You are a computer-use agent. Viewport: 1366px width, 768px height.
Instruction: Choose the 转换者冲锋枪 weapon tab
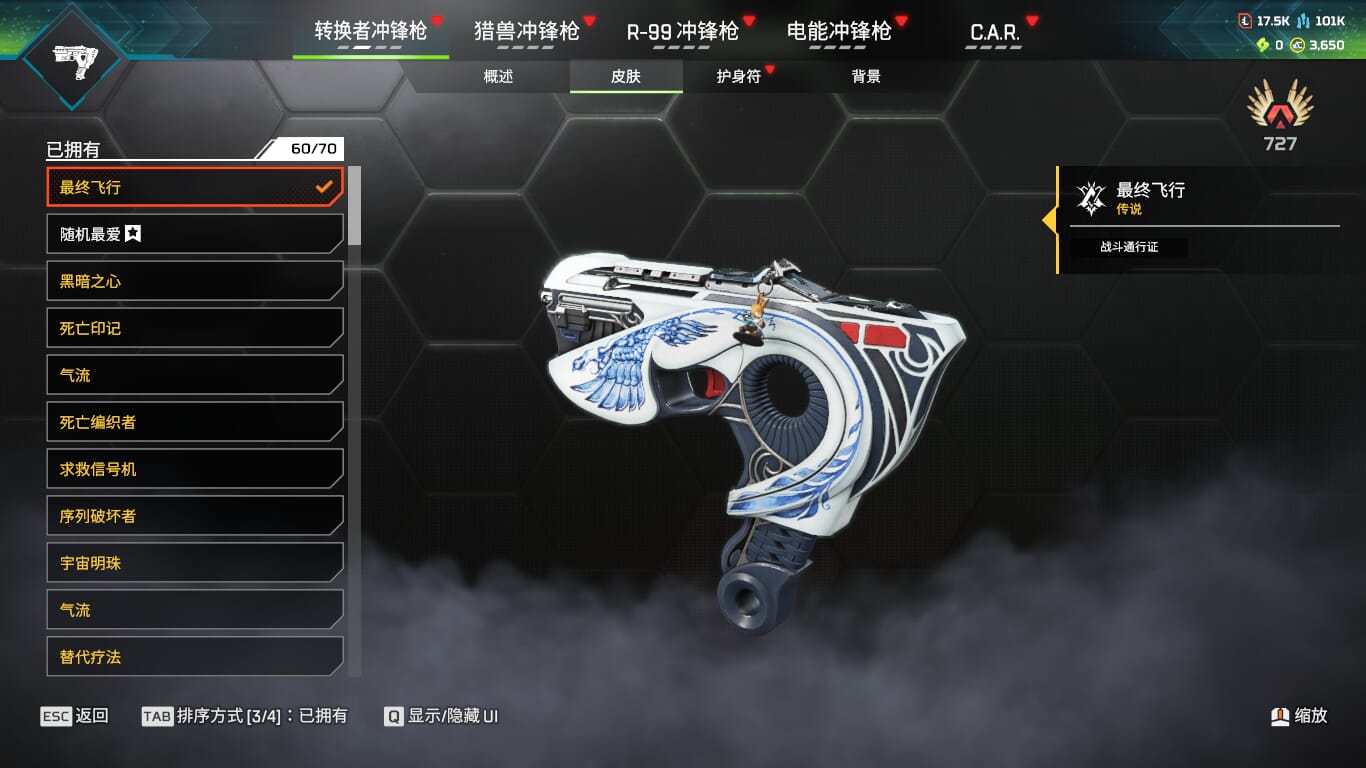pos(370,31)
